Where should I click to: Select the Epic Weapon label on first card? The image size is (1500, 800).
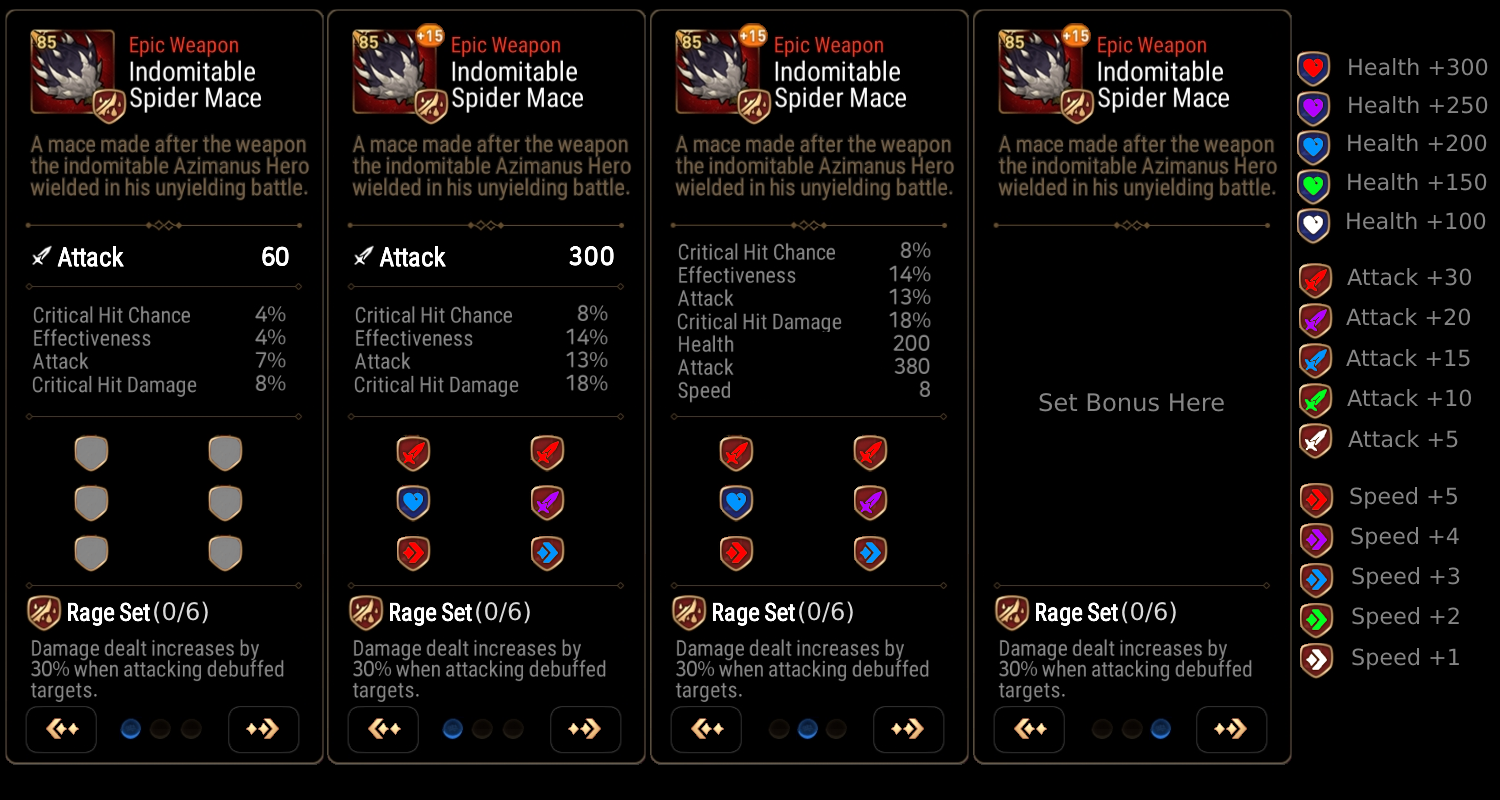point(184,45)
